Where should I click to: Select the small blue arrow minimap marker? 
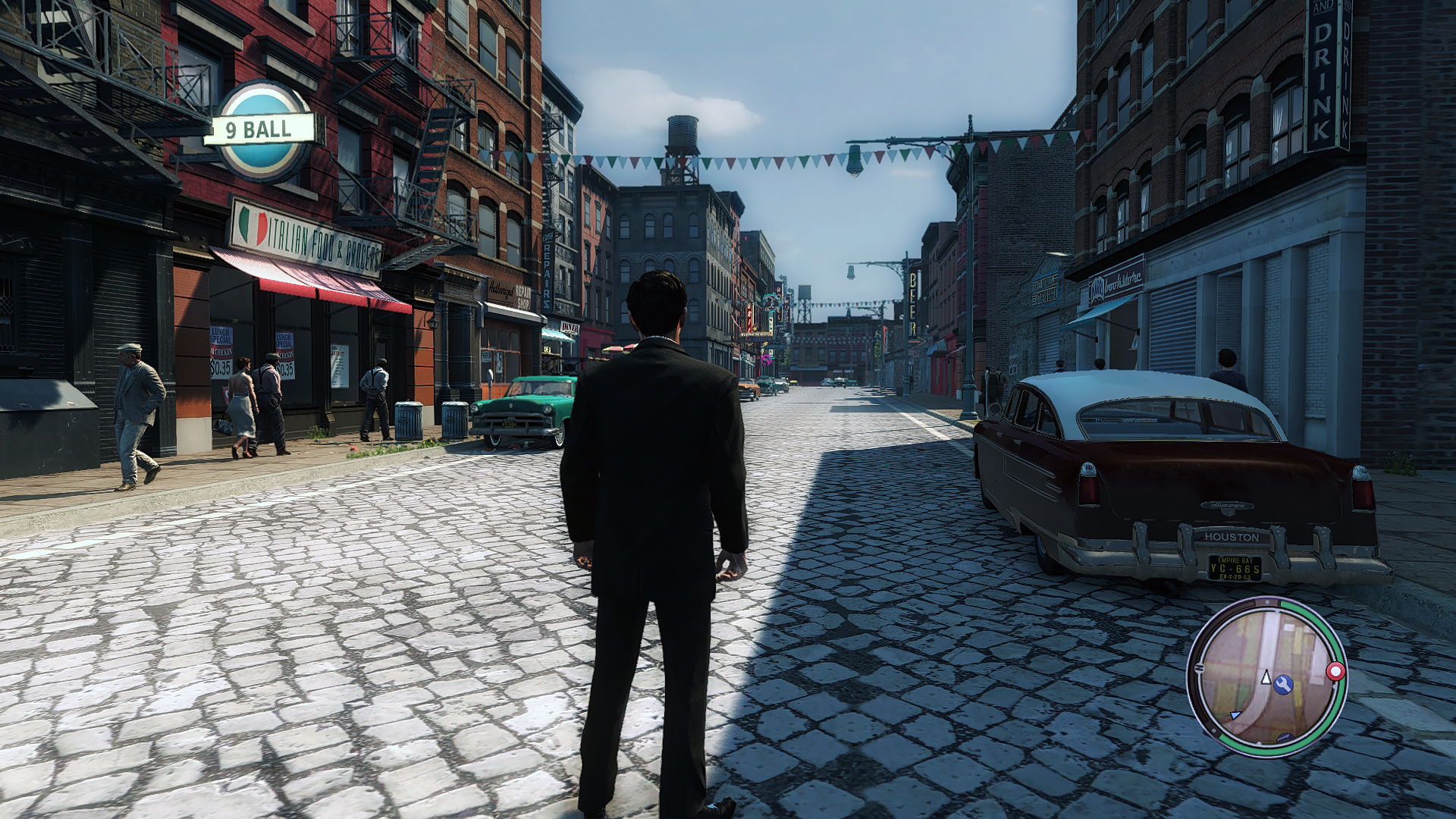1235,715
